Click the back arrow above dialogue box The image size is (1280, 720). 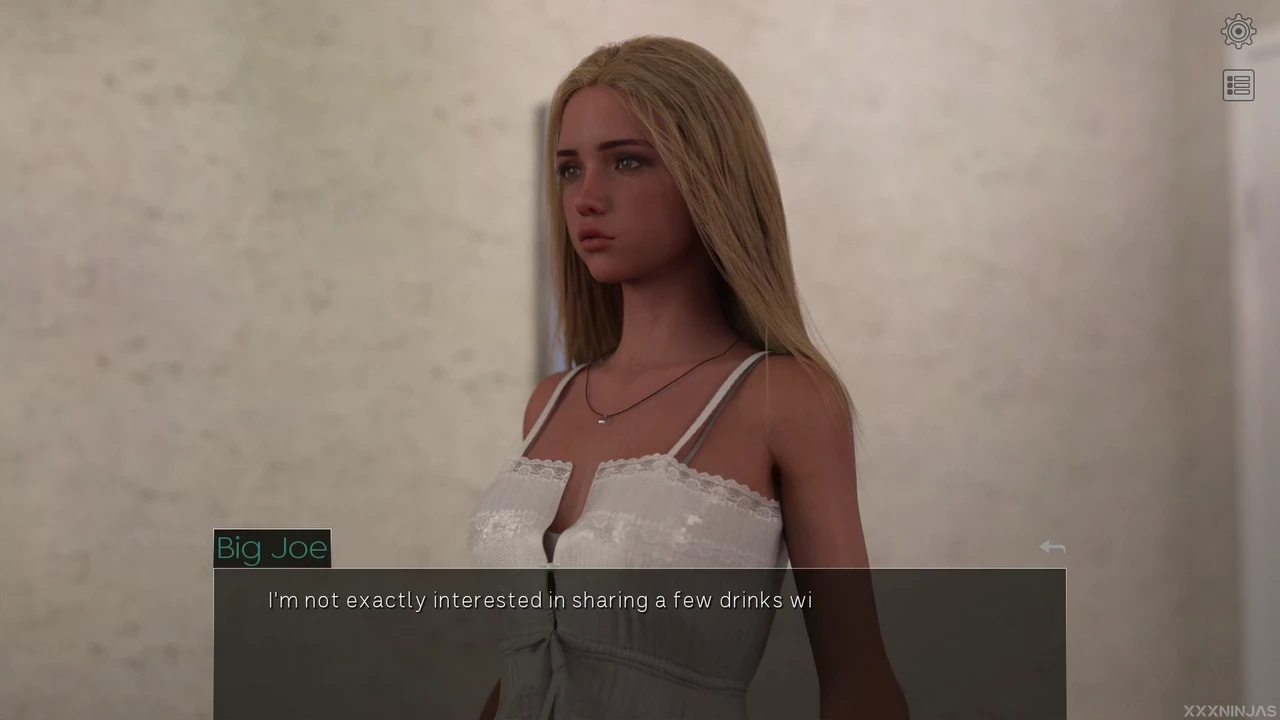click(1052, 547)
